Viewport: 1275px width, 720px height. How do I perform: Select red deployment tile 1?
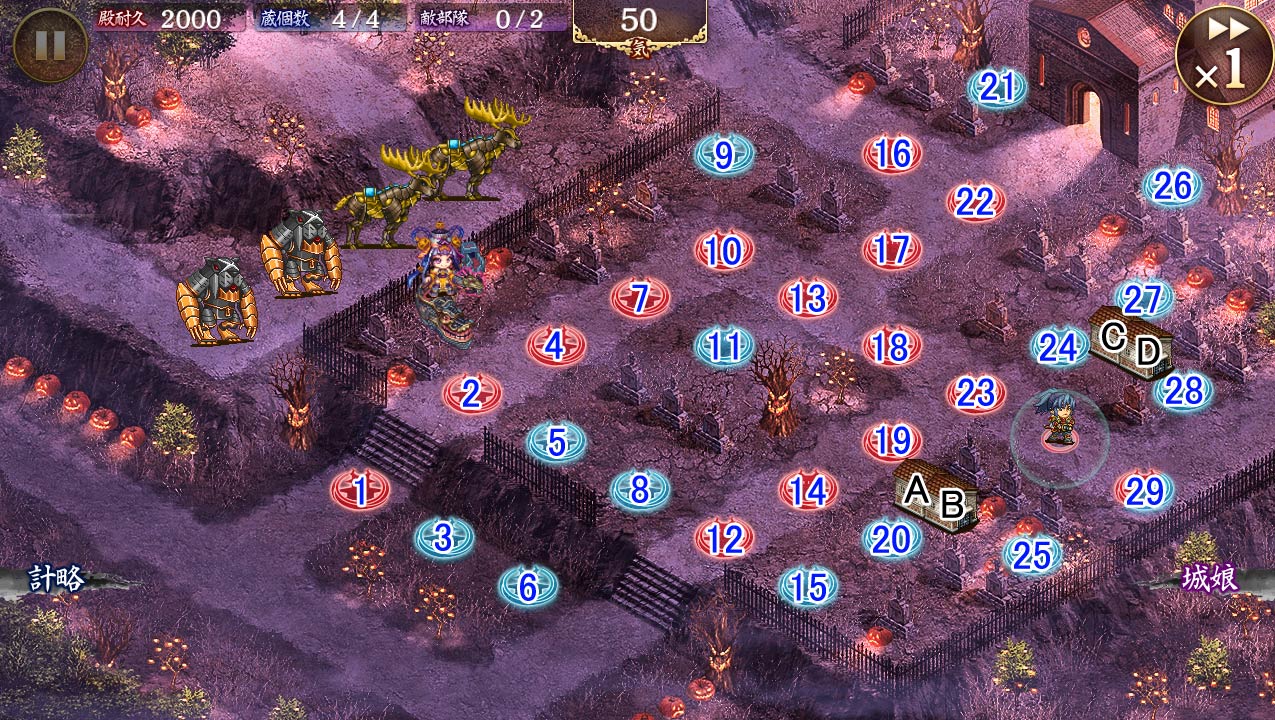pos(360,490)
